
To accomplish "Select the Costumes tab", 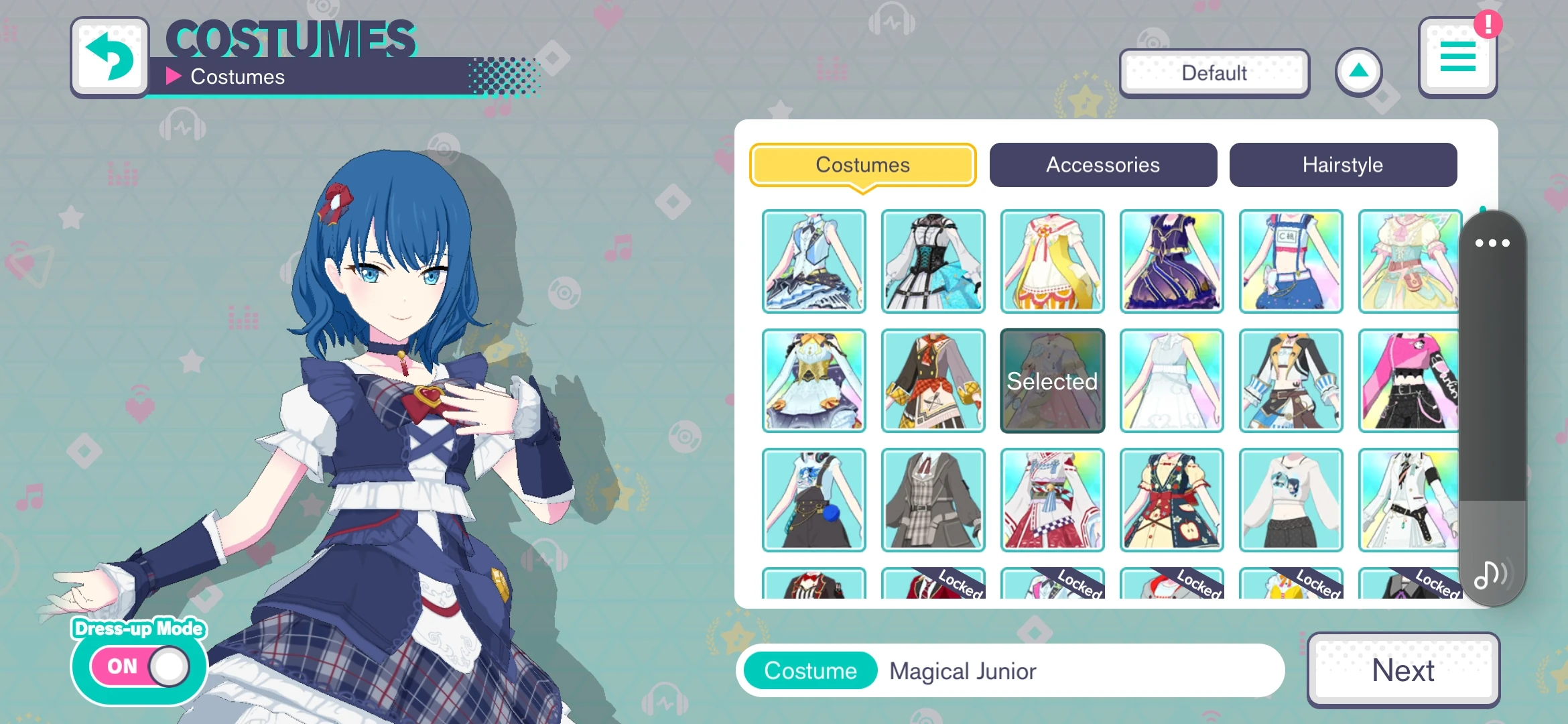I will tap(862, 165).
